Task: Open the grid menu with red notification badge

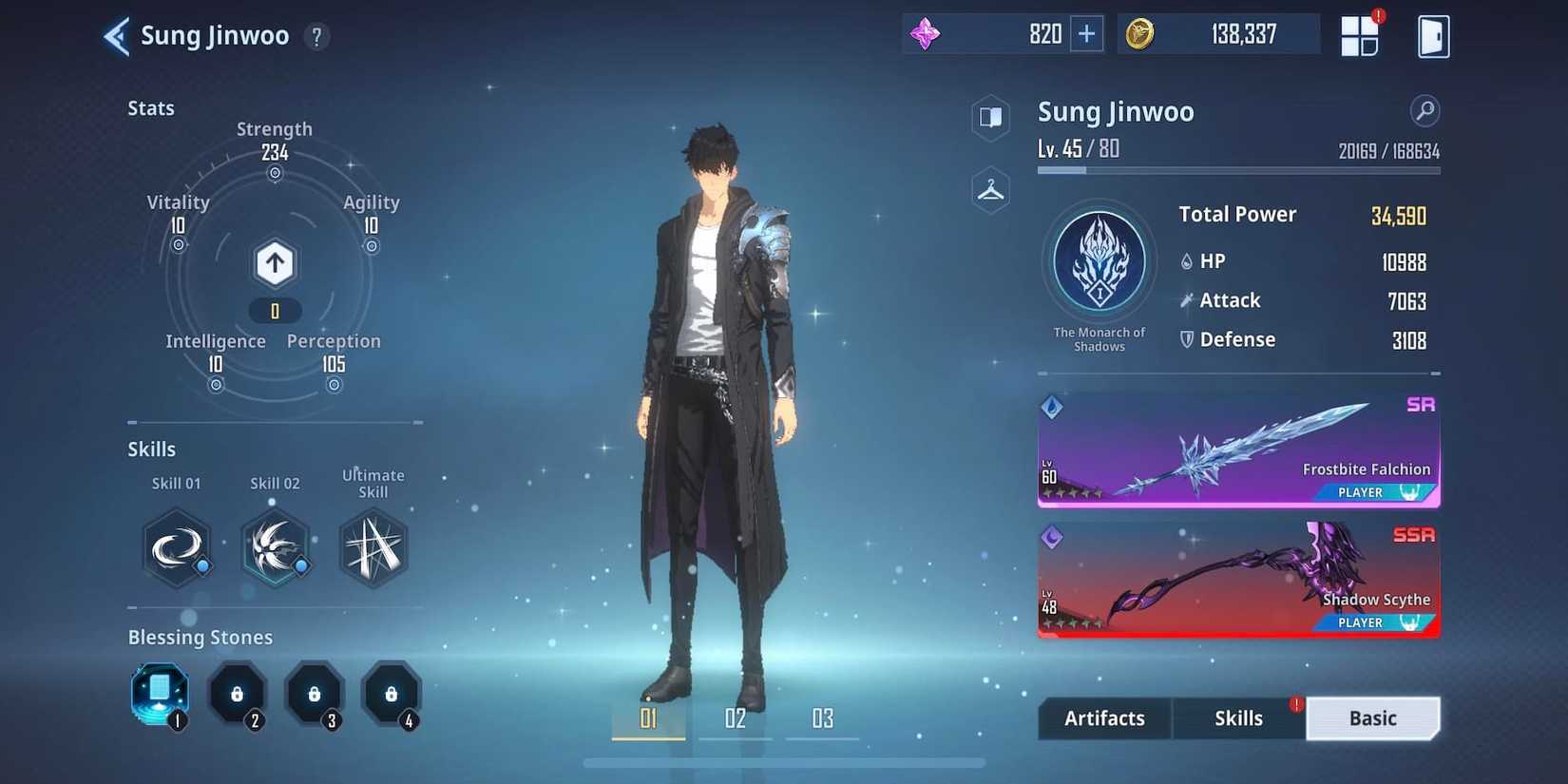Action: 1359,34
